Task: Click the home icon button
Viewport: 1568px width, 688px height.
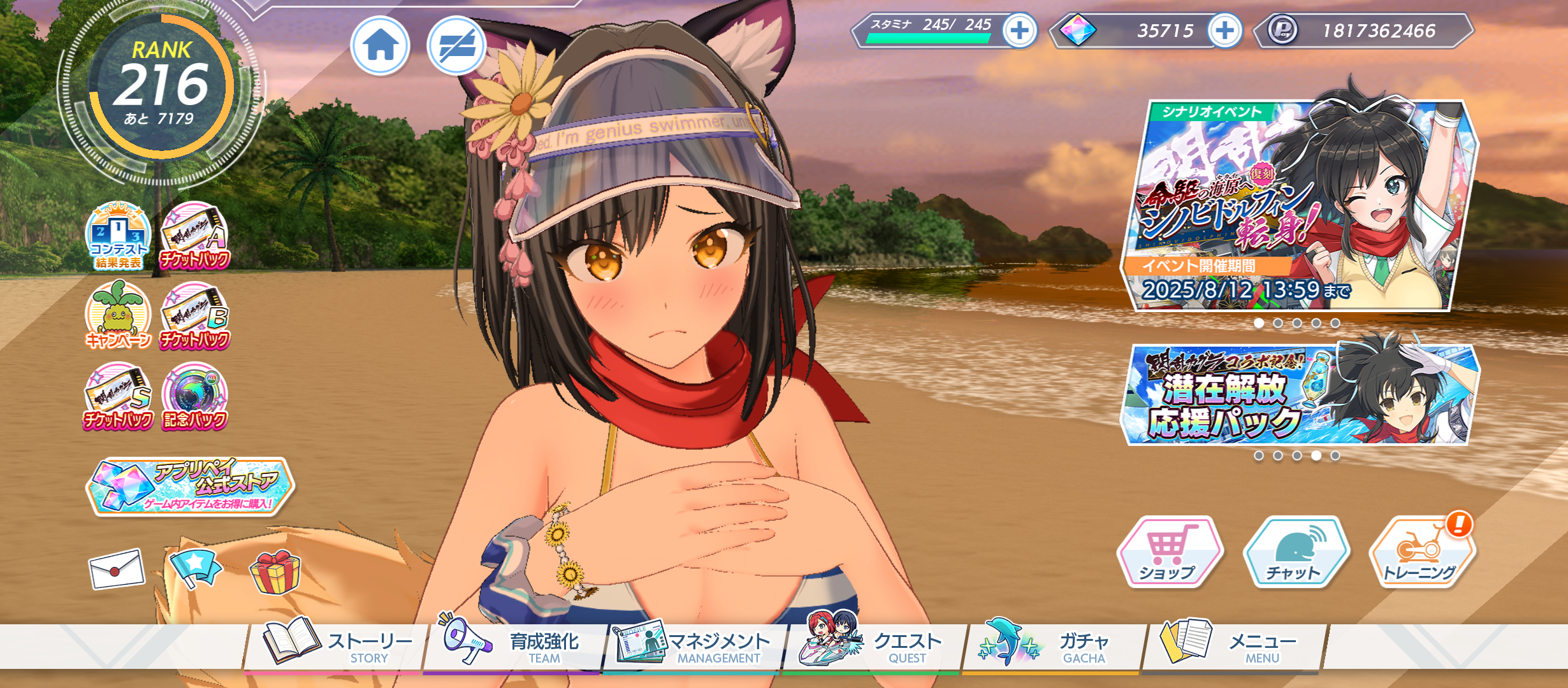Action: click(x=381, y=46)
